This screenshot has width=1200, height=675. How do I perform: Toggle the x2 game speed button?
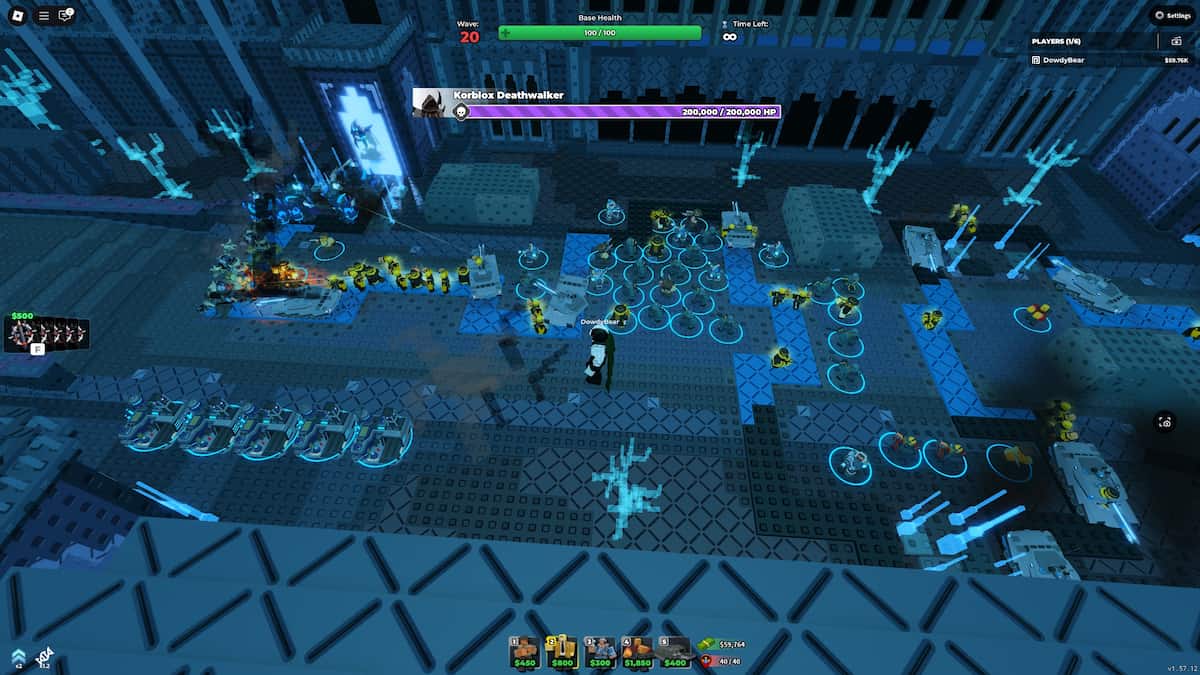pos(16,656)
